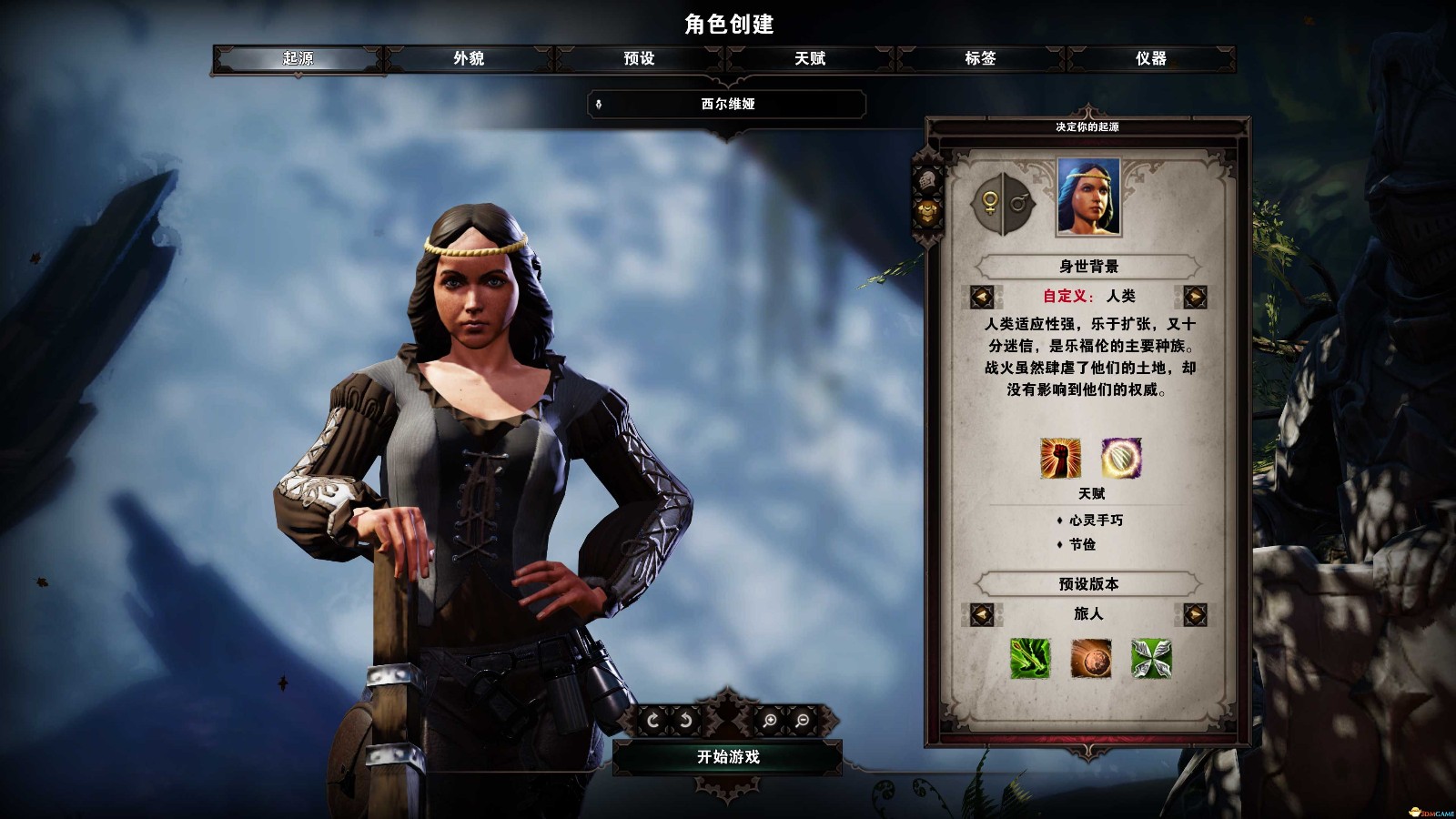Select previous origin with left arrow

[981, 297]
